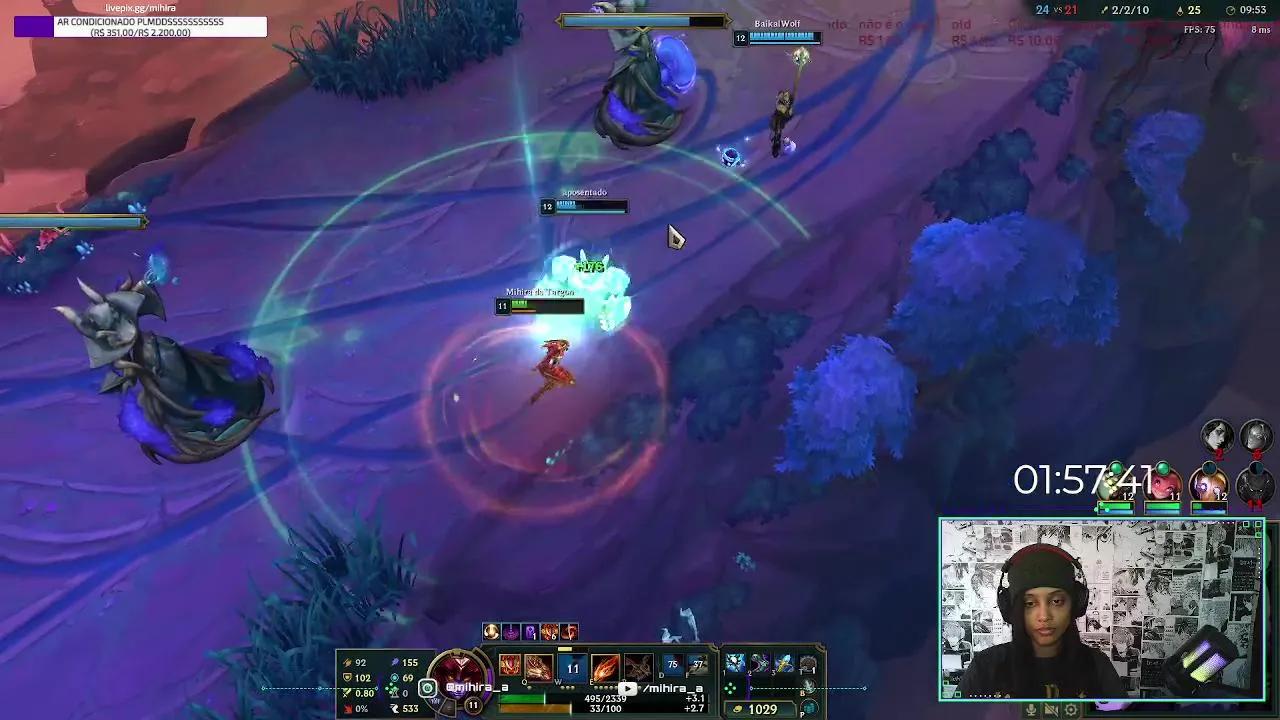This screenshot has height=720, width=1280.
Task: Click the movement speed icon showing 533
Action: coord(397,710)
